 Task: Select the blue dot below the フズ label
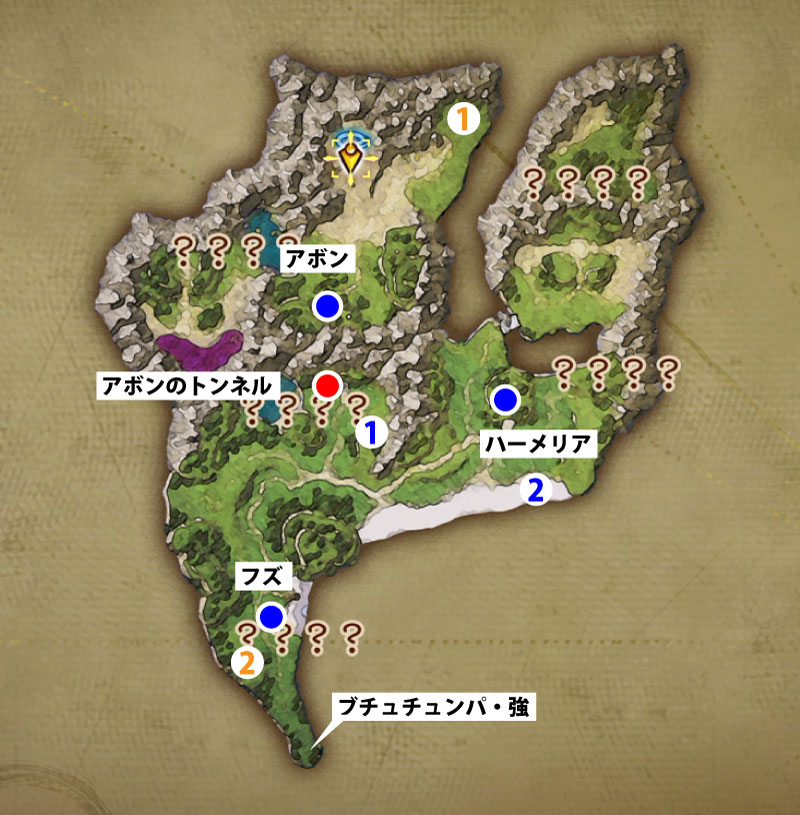[x=271, y=616]
